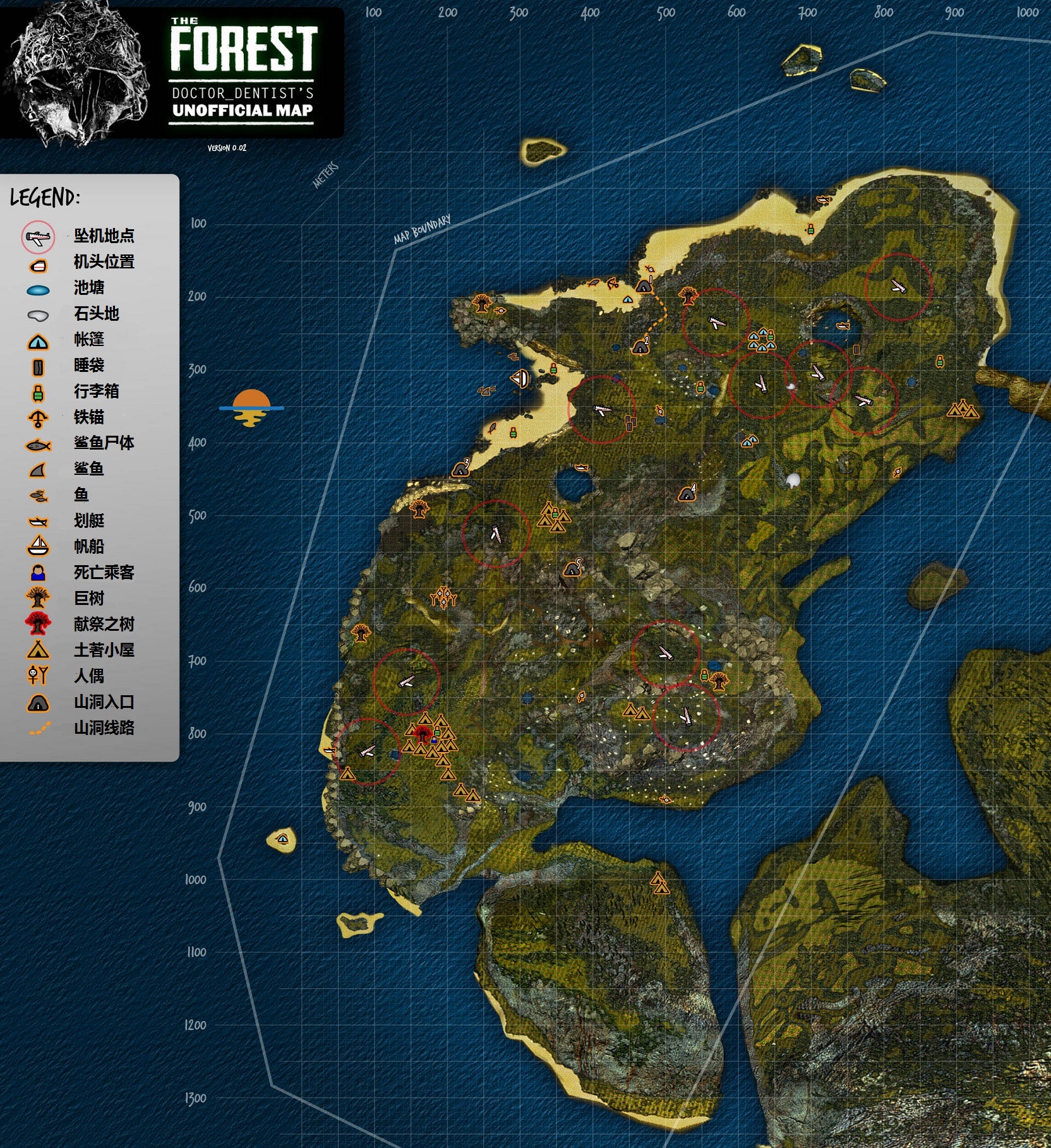Choose the 山洞入口 cave entrance legend entry
The image size is (1051, 1148).
click(104, 702)
